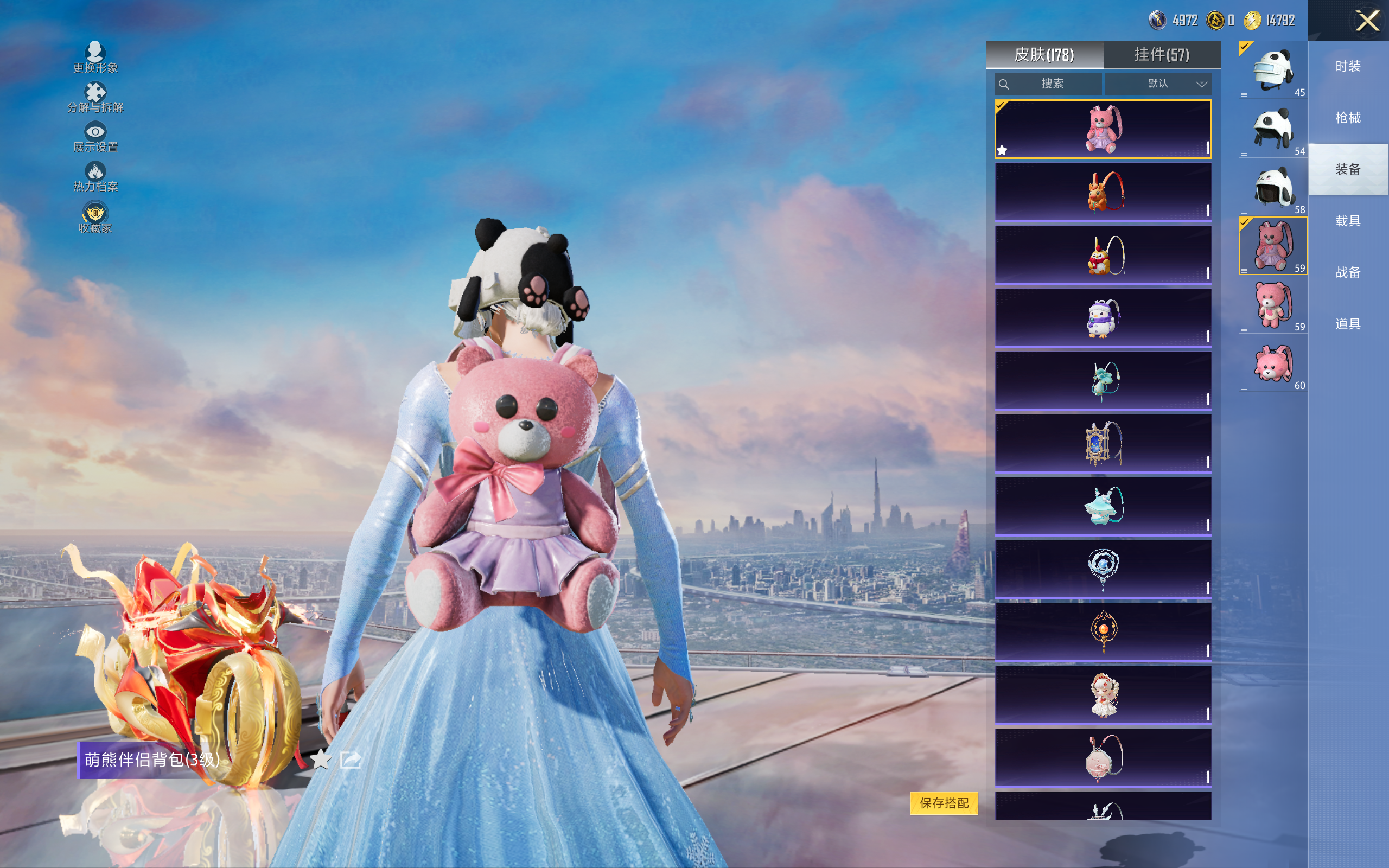Select the 皮肤(178) tab
Image resolution: width=1389 pixels, height=868 pixels.
coord(1044,55)
